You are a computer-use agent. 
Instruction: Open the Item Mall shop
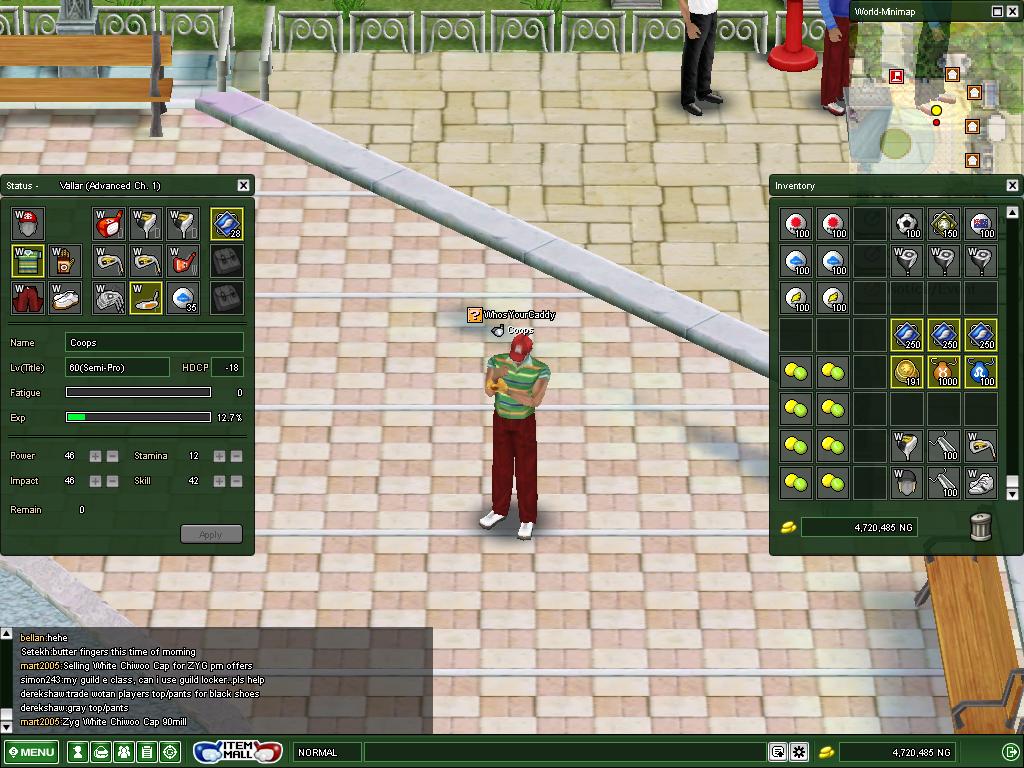coord(238,752)
